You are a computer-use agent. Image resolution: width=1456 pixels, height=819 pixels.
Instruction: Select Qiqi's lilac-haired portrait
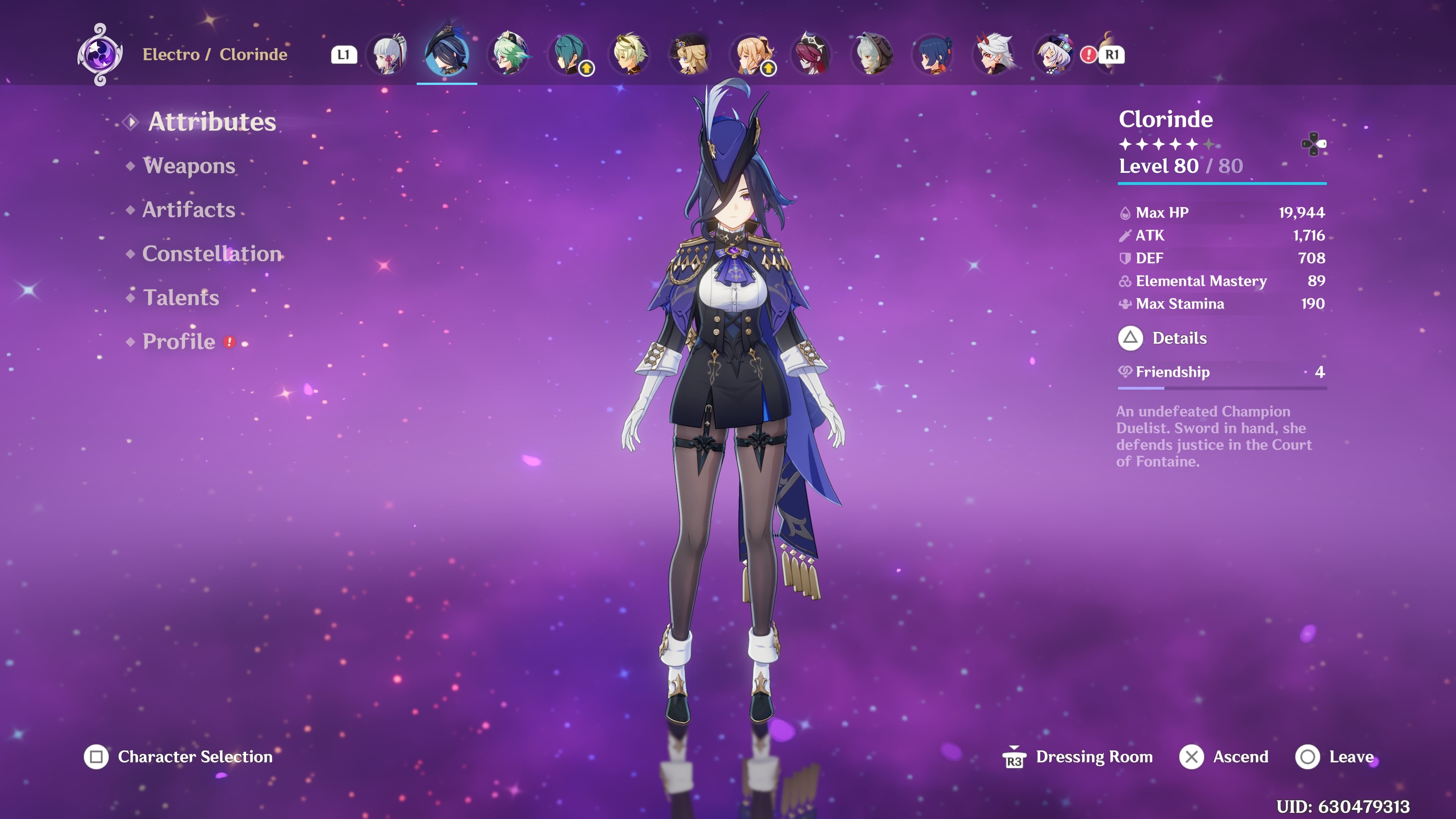click(x=1054, y=55)
